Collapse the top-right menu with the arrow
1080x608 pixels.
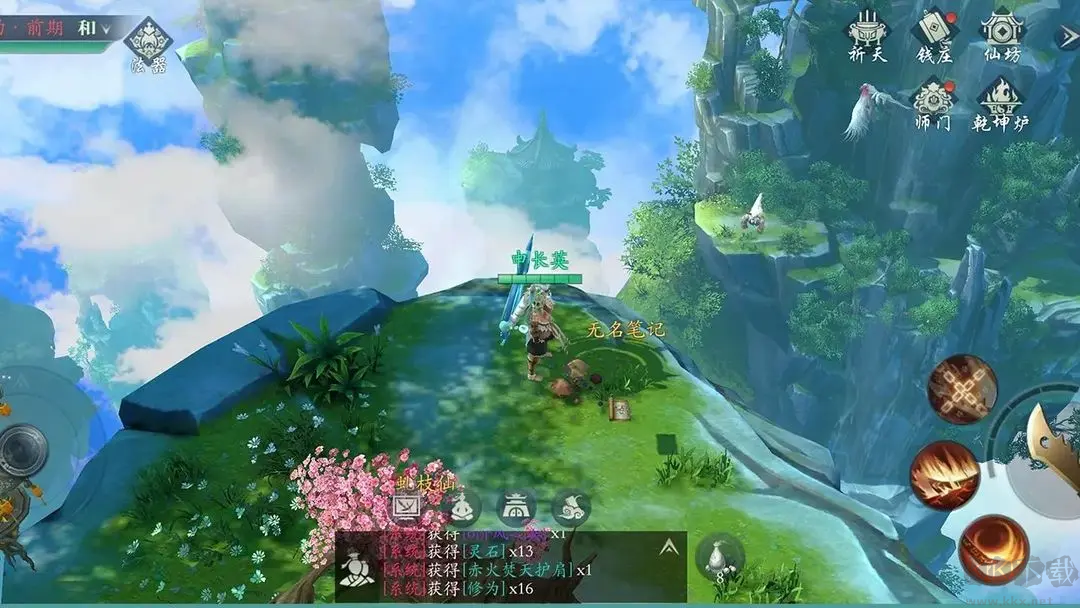(x=1068, y=36)
